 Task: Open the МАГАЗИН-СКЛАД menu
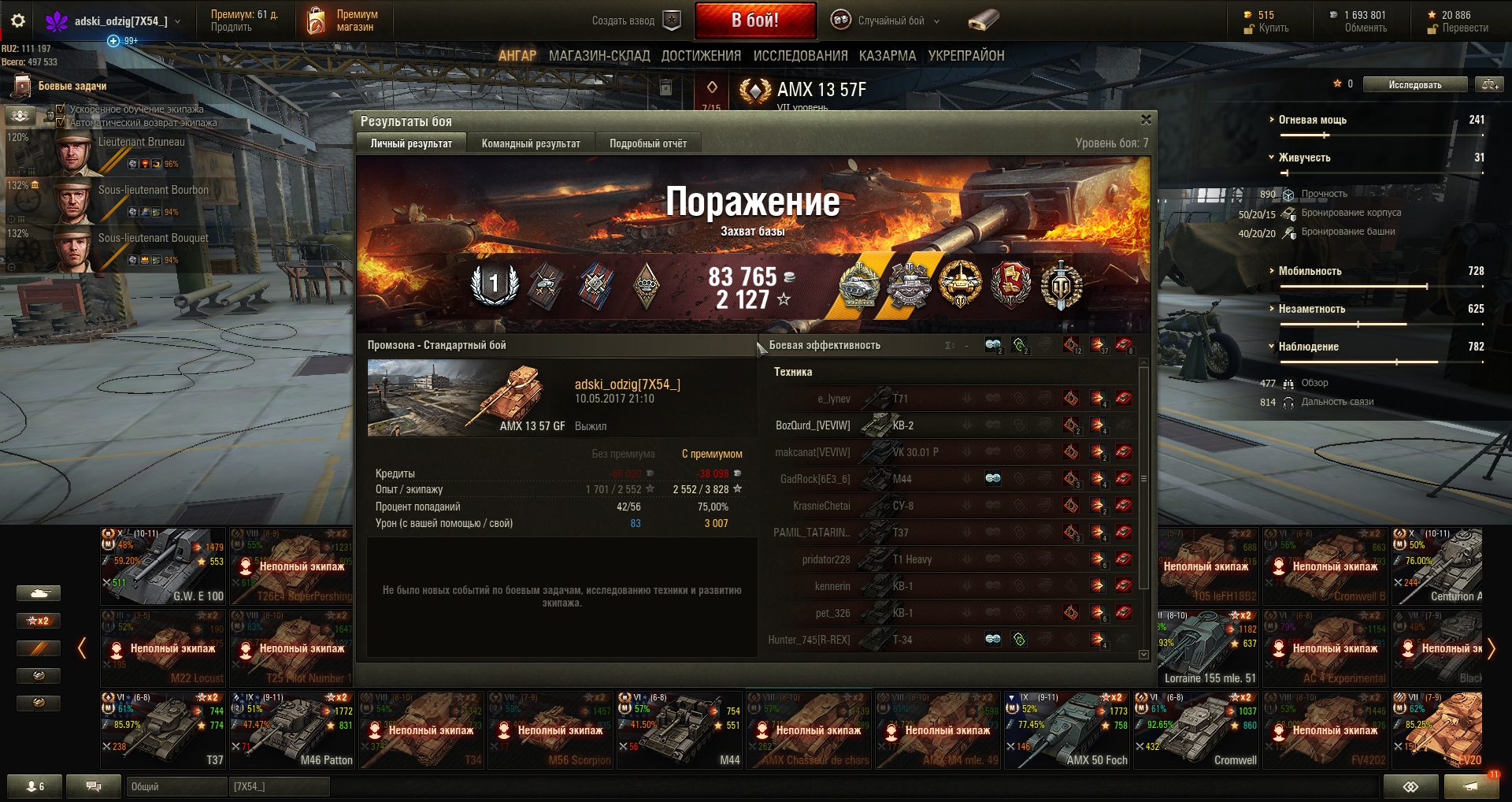click(x=598, y=56)
